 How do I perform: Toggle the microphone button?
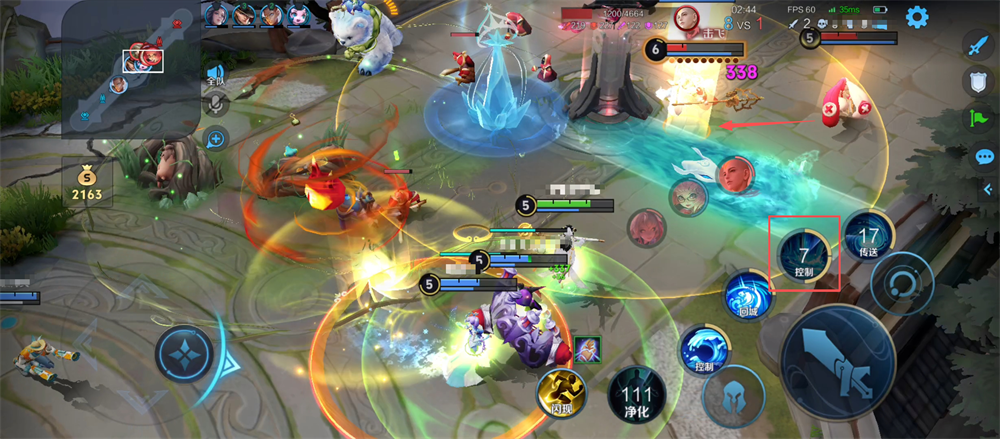(x=216, y=106)
